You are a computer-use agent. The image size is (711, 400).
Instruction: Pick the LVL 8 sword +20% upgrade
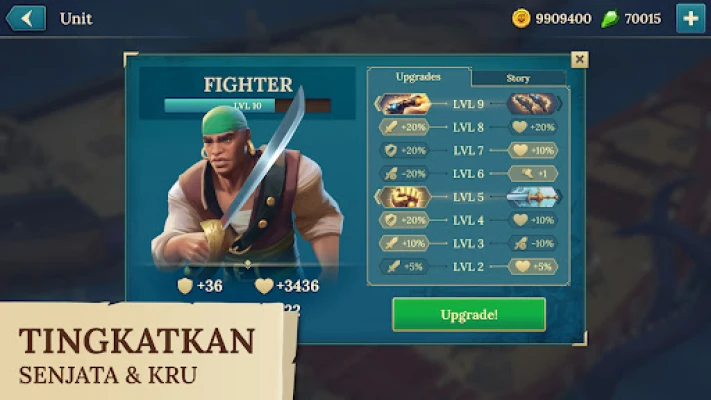(403, 127)
